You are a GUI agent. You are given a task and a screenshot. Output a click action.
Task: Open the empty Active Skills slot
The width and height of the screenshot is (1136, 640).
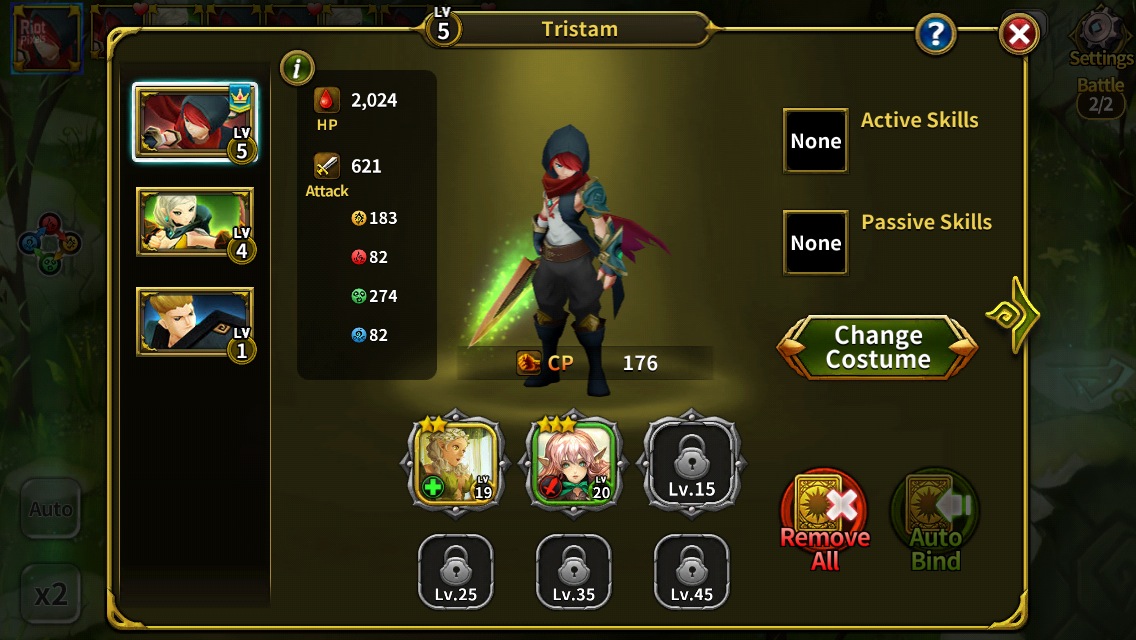(815, 141)
